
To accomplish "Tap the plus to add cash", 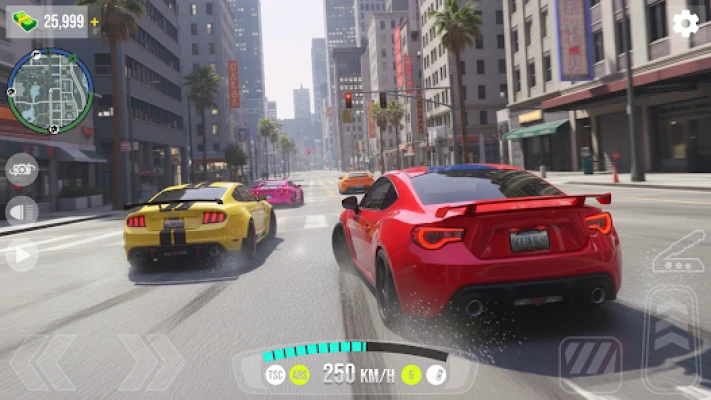I will point(94,21).
